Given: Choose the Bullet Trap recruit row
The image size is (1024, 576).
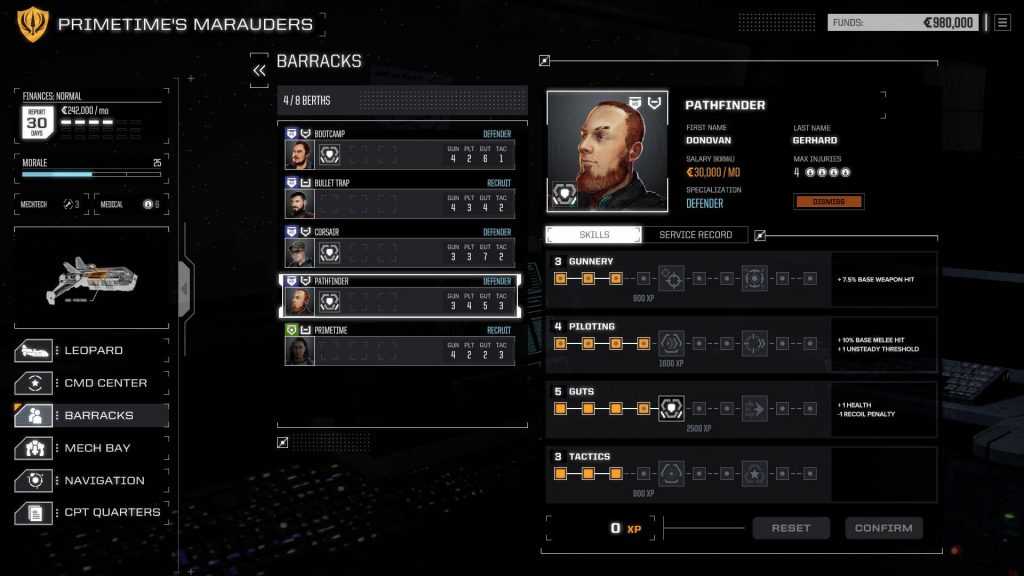Looking at the screenshot, I should pos(400,197).
